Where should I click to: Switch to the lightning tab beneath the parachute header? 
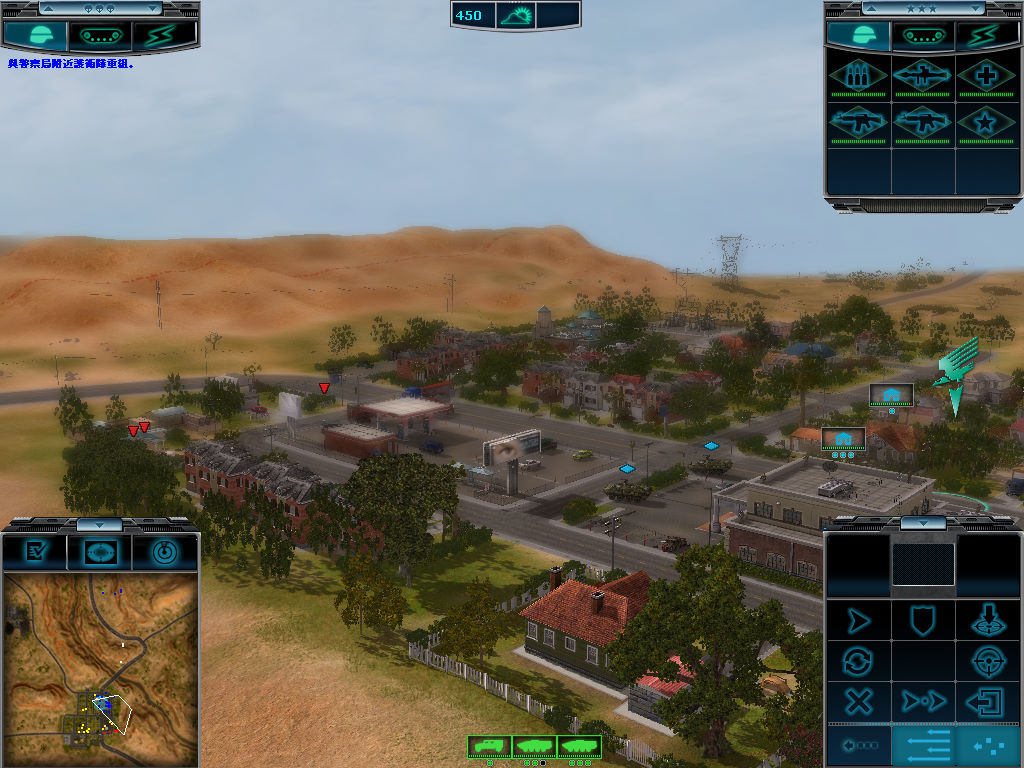pyautogui.click(x=165, y=36)
